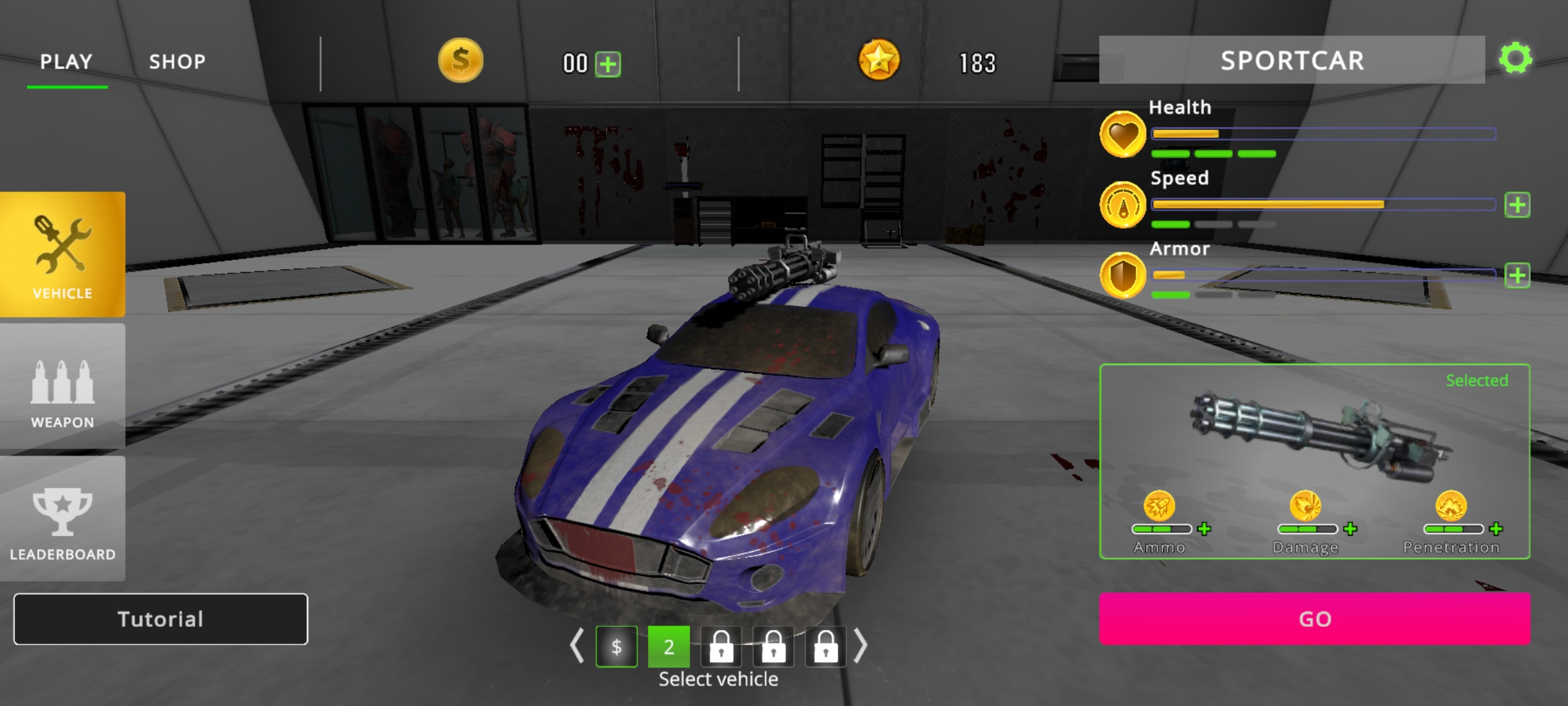This screenshot has width=1568, height=706.
Task: Go to the previous vehicle with left arrow
Action: point(576,647)
